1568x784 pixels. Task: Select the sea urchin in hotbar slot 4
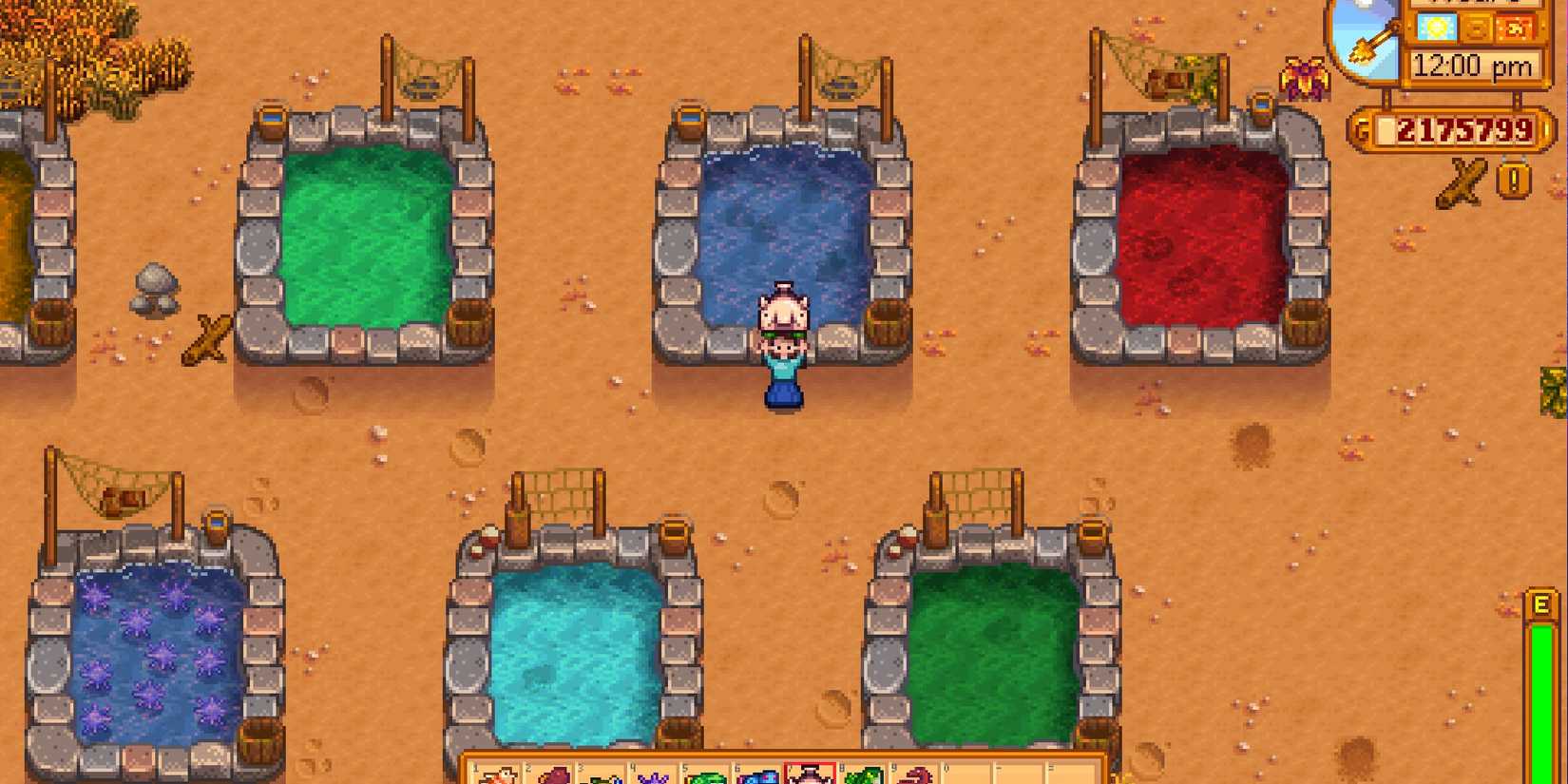(654, 774)
